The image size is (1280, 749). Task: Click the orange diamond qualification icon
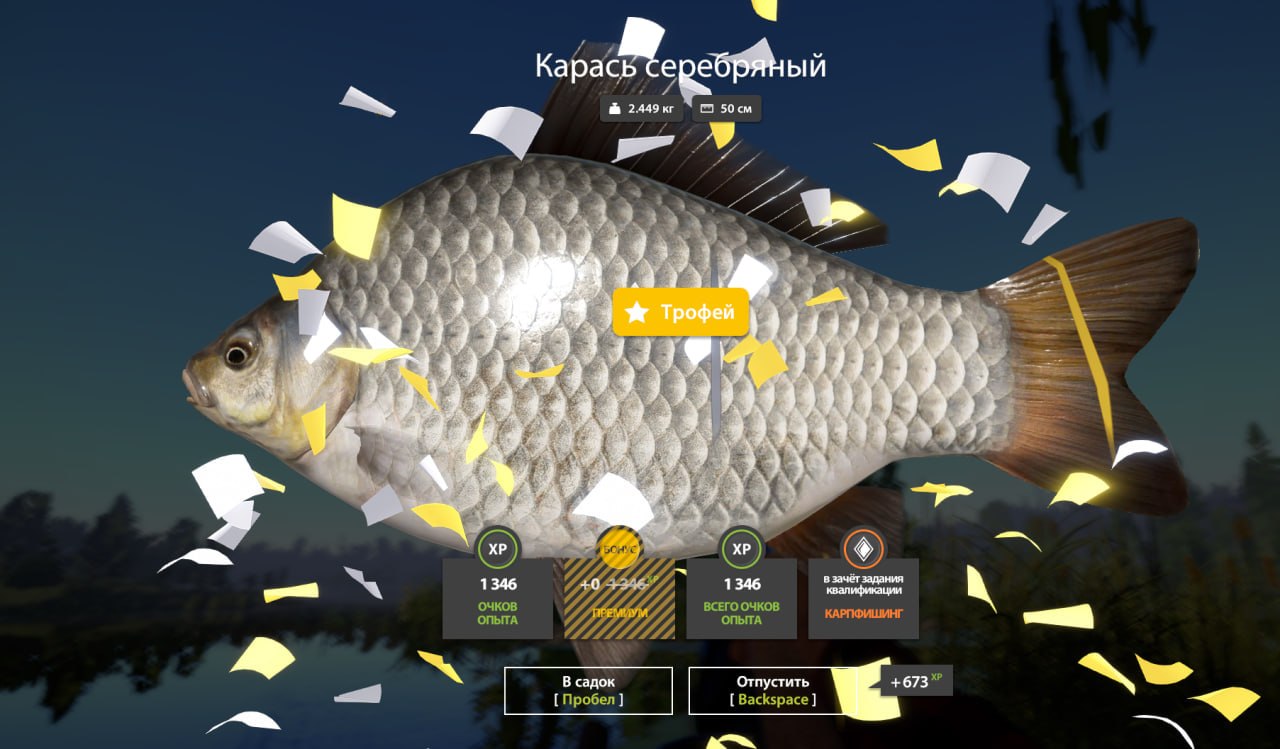[x=861, y=549]
